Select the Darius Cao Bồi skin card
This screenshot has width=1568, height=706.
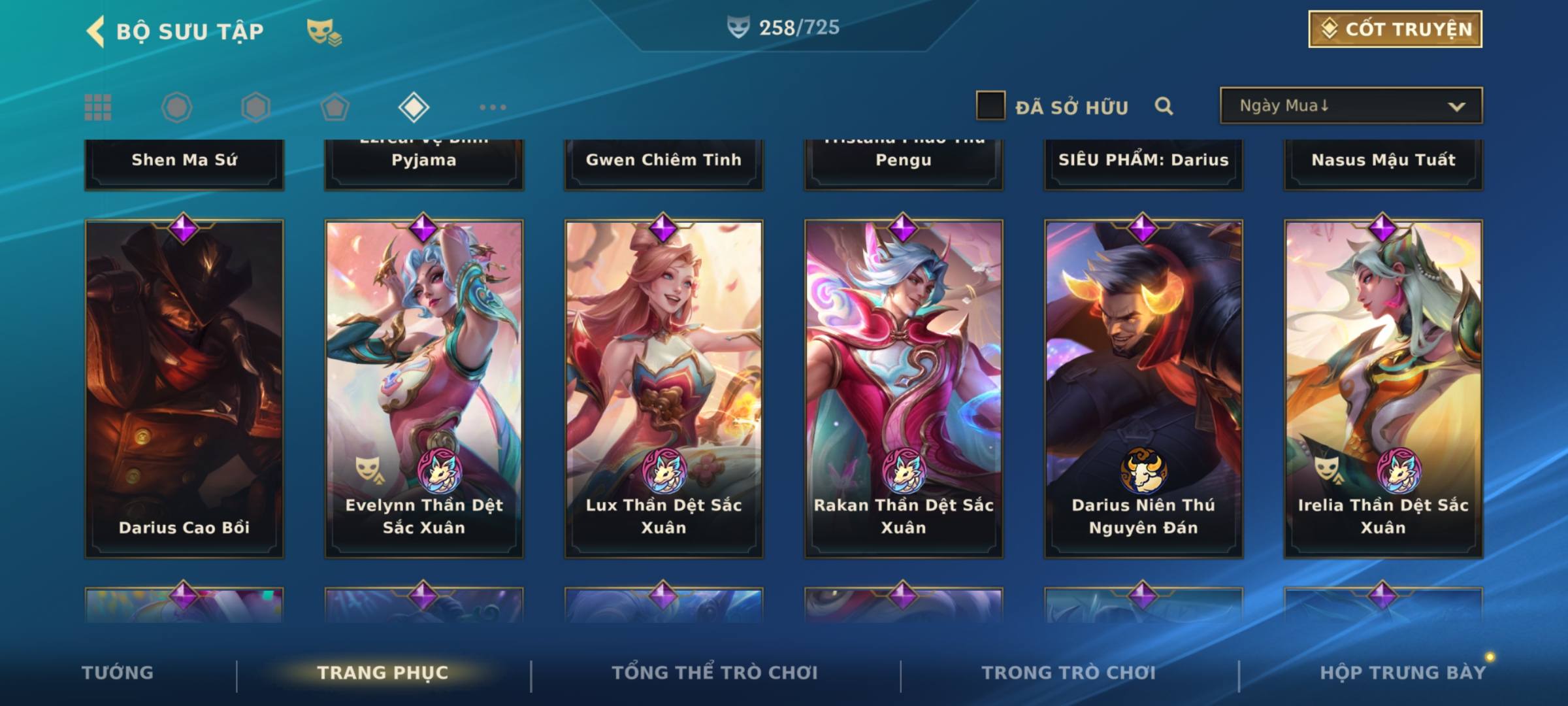tap(184, 388)
